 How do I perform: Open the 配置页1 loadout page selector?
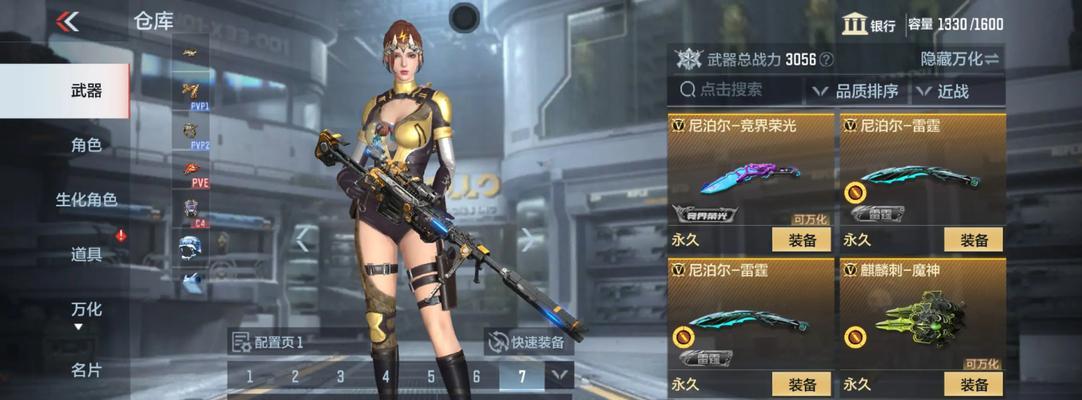(x=268, y=342)
